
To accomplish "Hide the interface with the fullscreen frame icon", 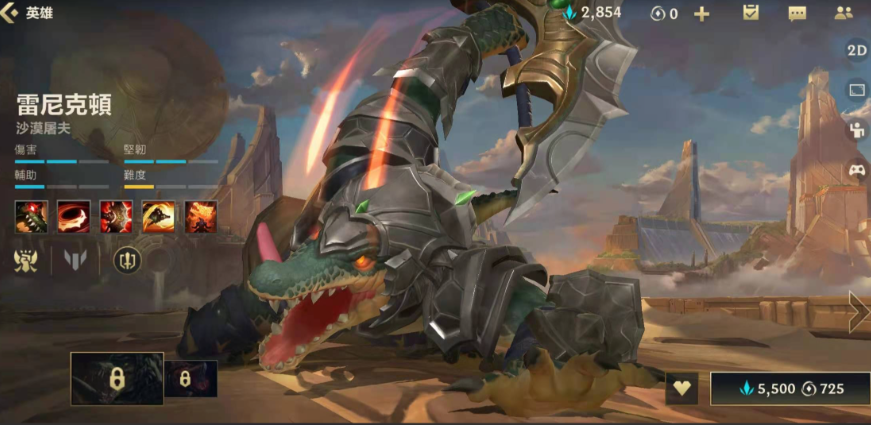I will (x=857, y=90).
